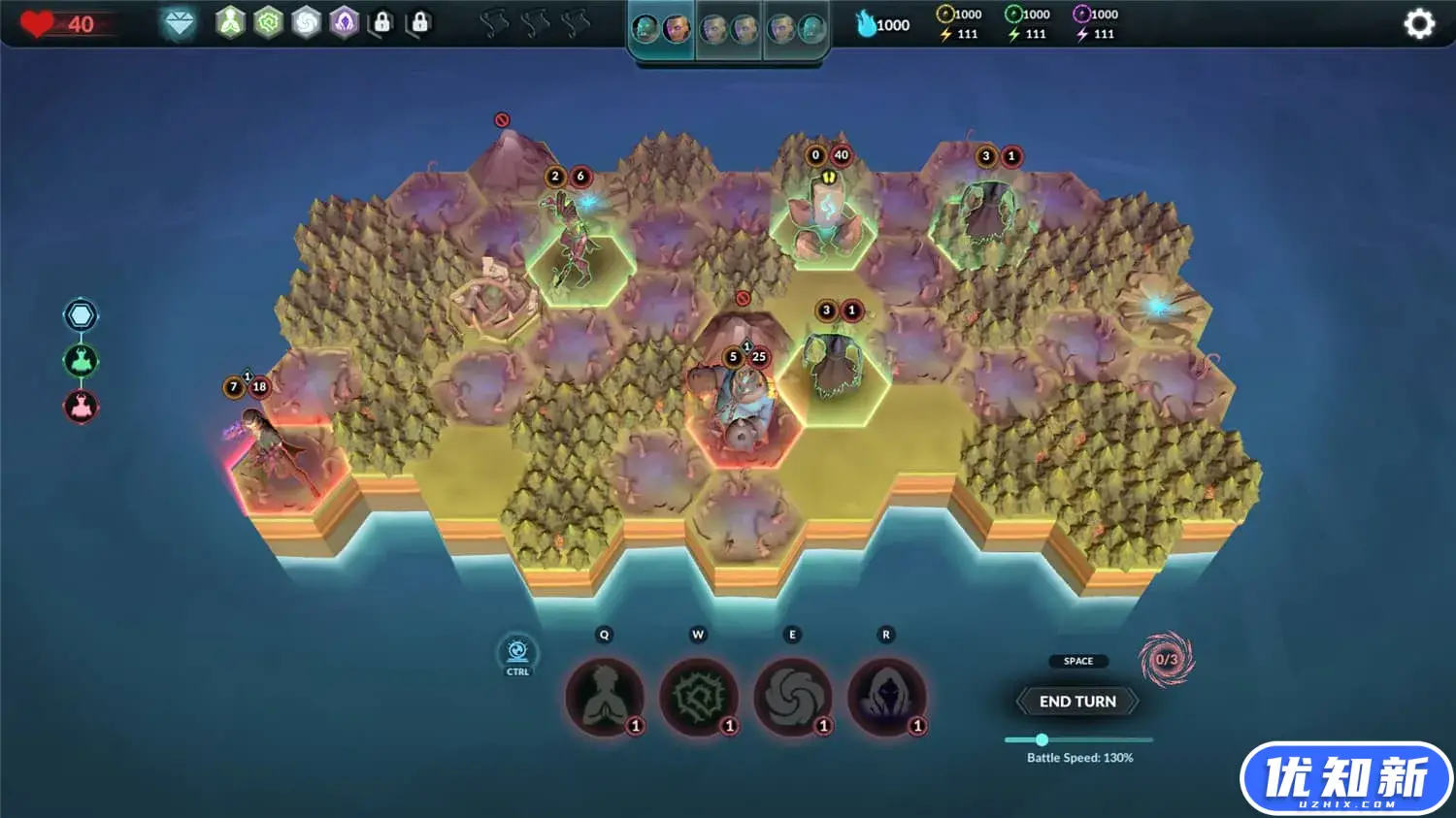Choose the green figure hexagon badge
The height and width of the screenshot is (818, 1456).
click(x=230, y=22)
